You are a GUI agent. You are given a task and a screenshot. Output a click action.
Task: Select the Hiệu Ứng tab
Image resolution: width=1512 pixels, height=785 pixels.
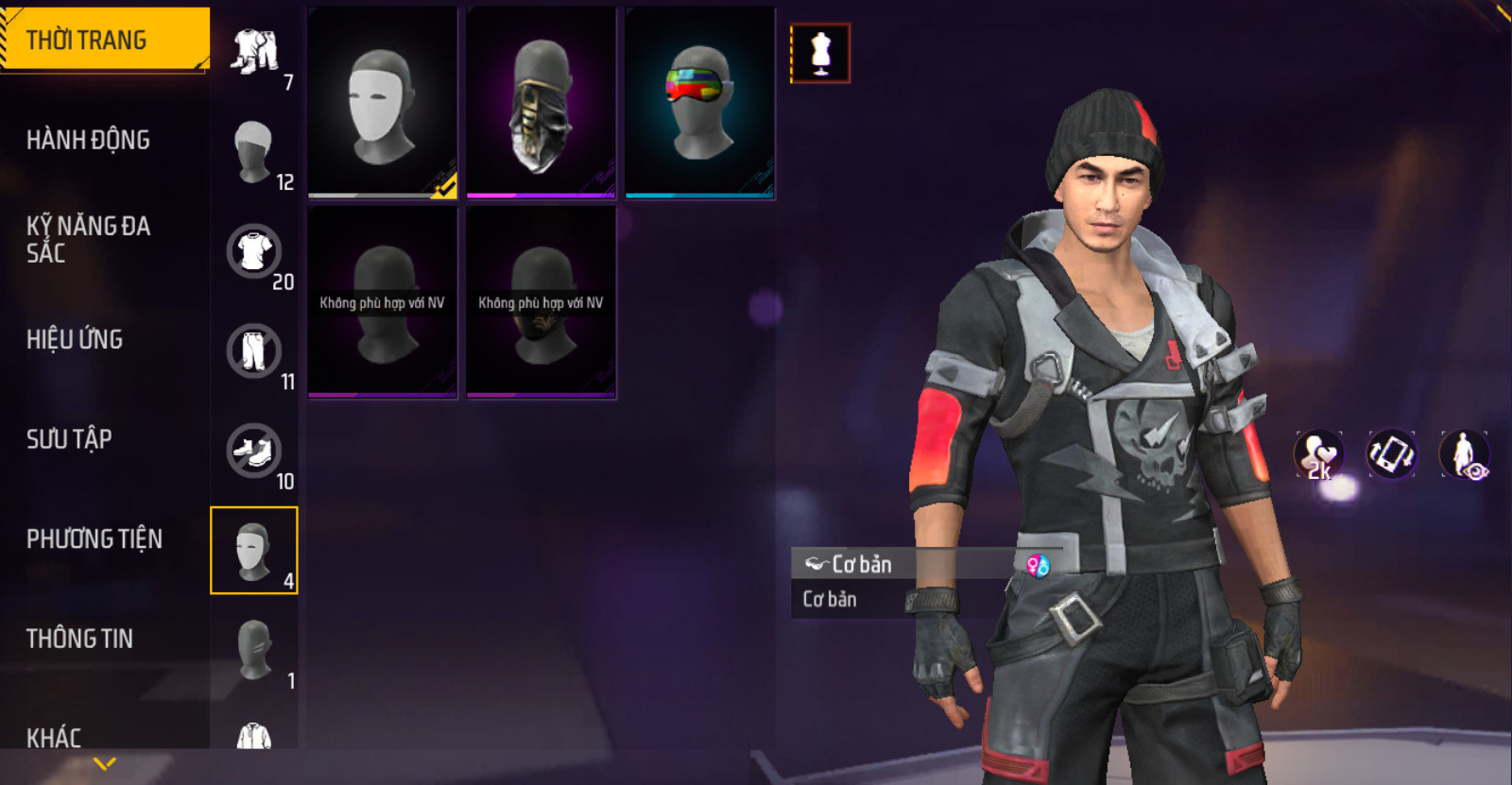75,339
